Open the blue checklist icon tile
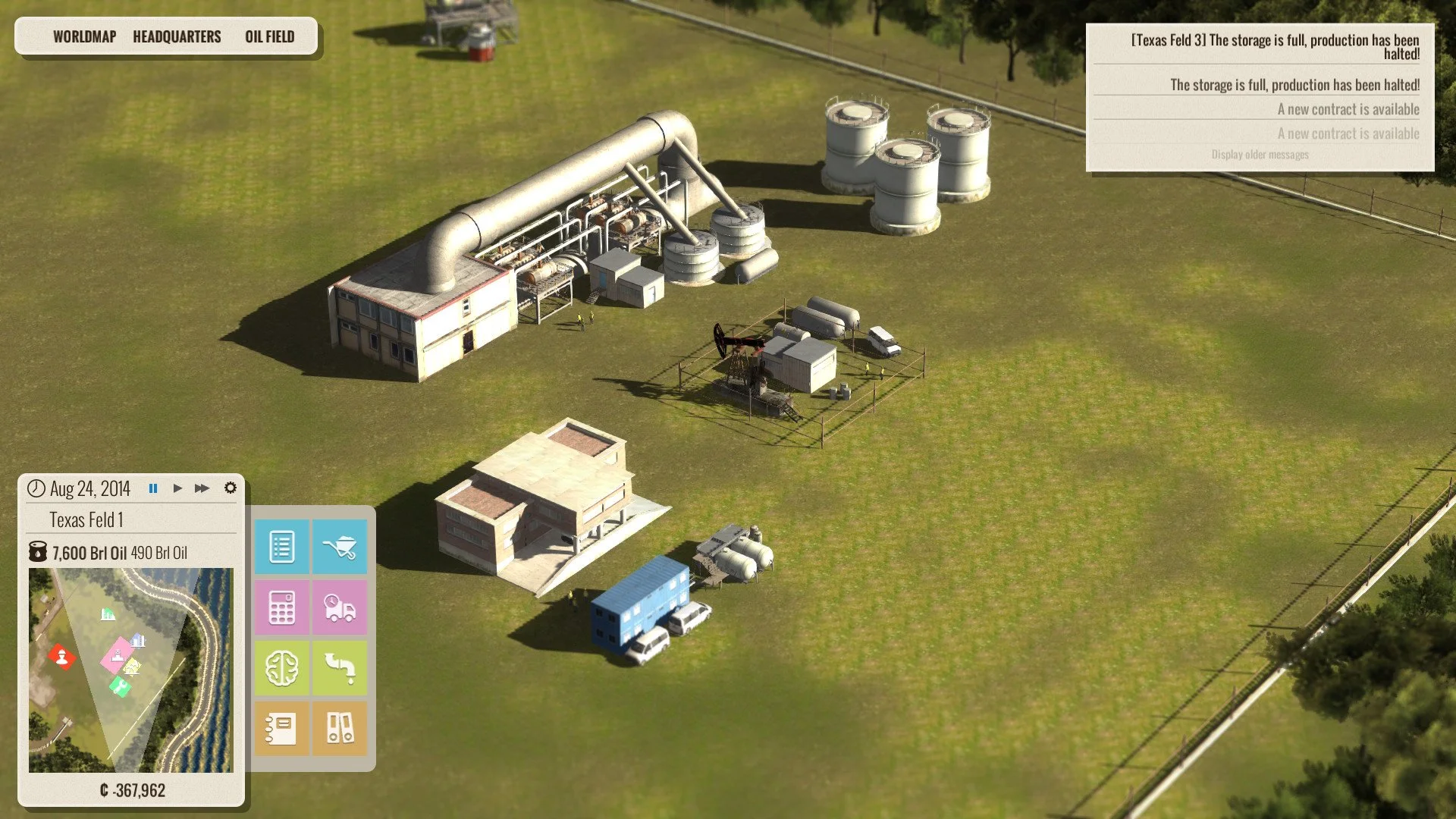The image size is (1456, 819). [x=281, y=547]
